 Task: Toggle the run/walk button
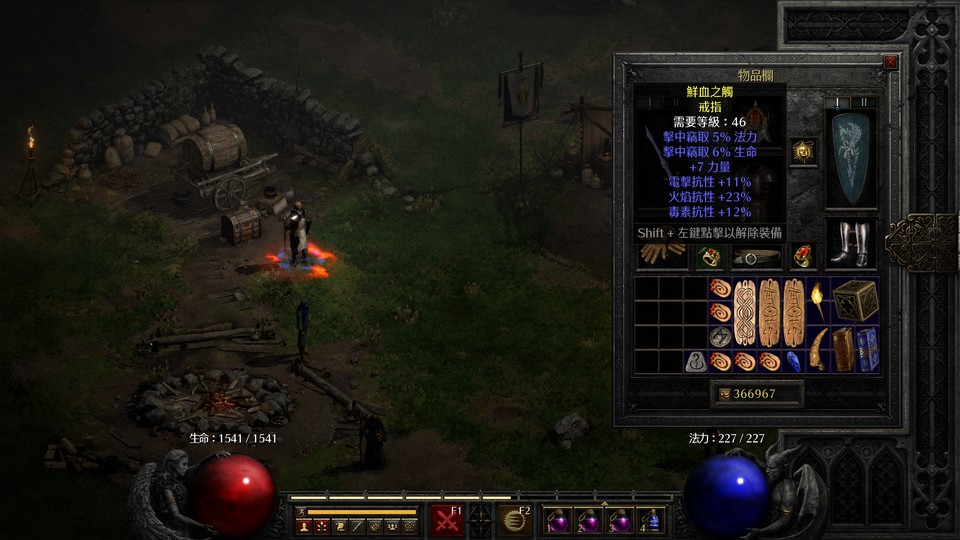click(298, 511)
